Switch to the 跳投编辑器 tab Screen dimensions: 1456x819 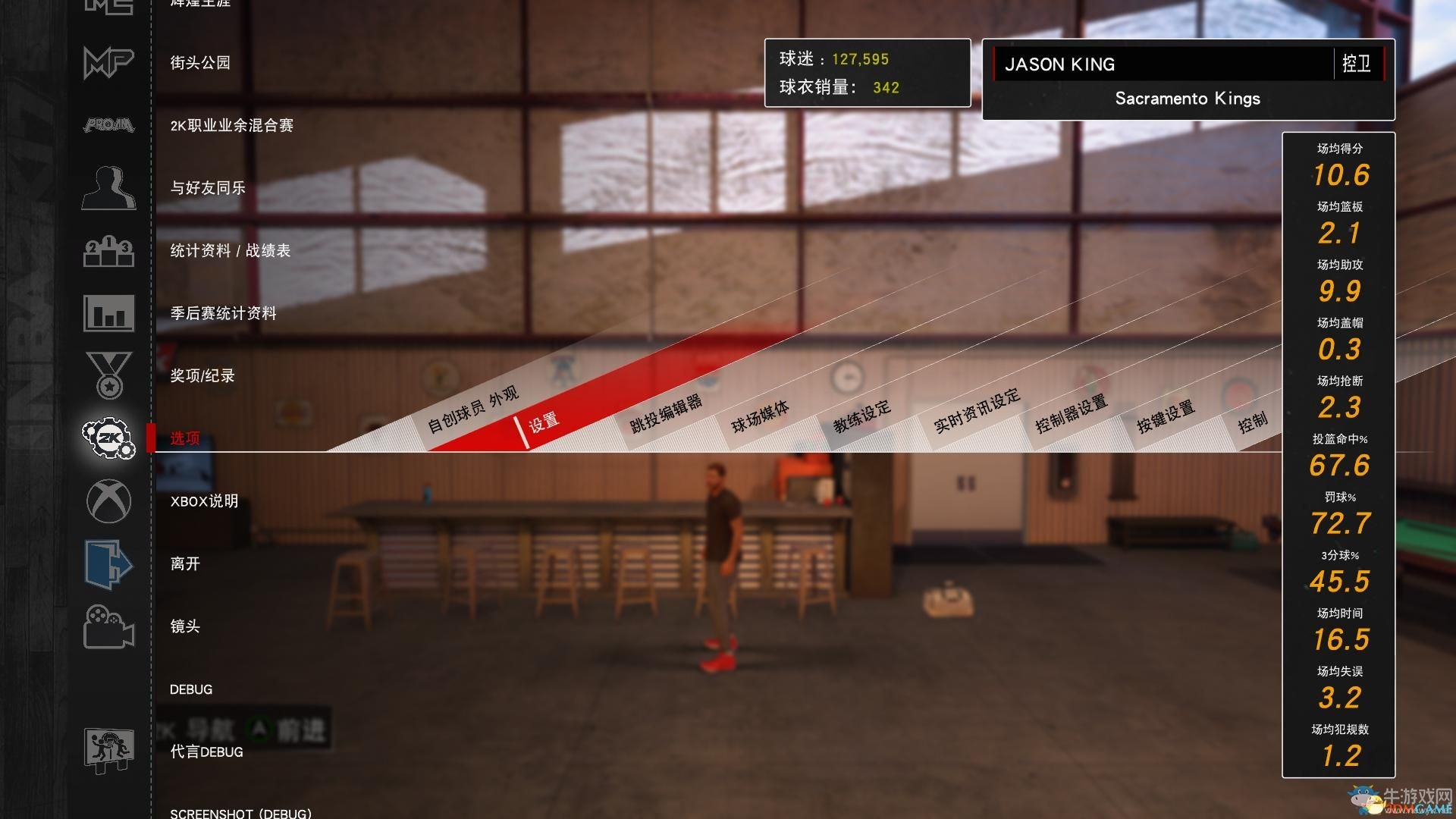click(x=665, y=416)
